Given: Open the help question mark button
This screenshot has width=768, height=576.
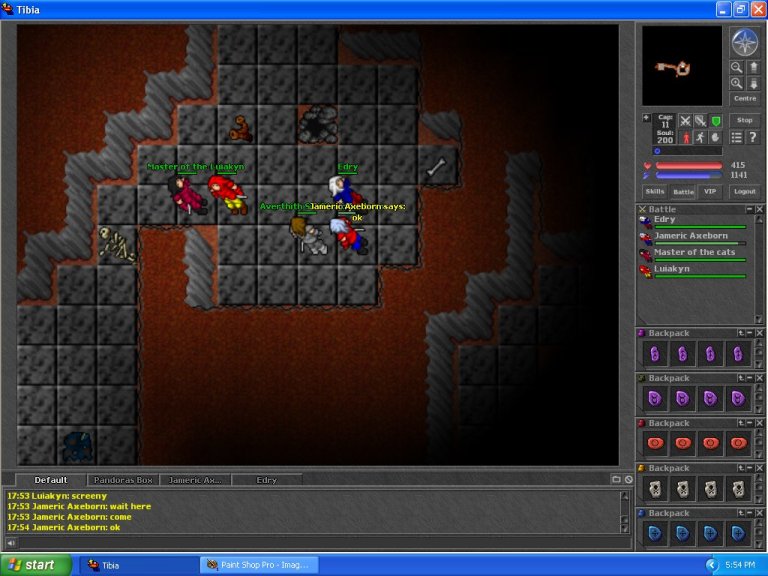Looking at the screenshot, I should (x=752, y=137).
